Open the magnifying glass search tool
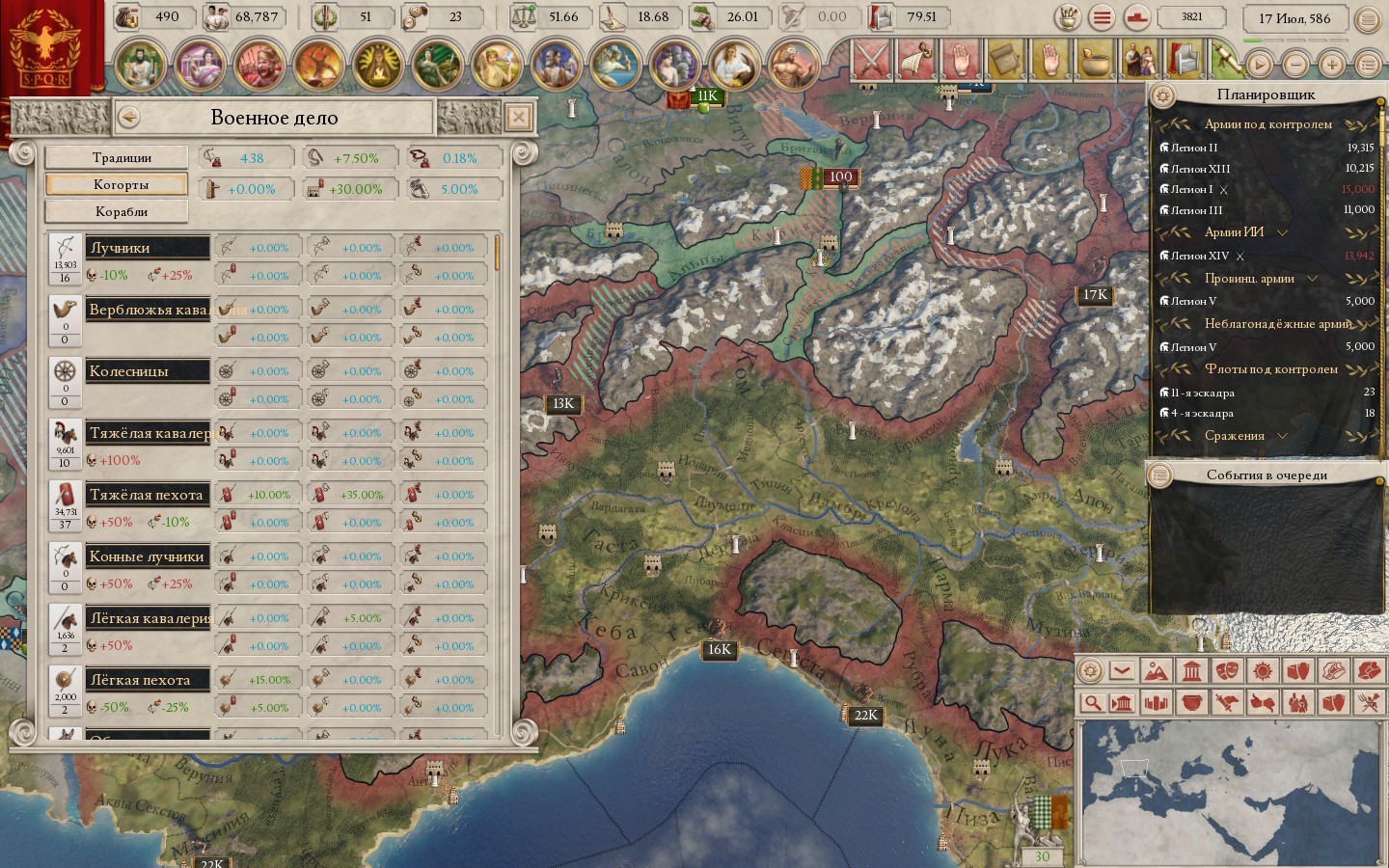The width and height of the screenshot is (1389, 868). pyautogui.click(x=1092, y=702)
